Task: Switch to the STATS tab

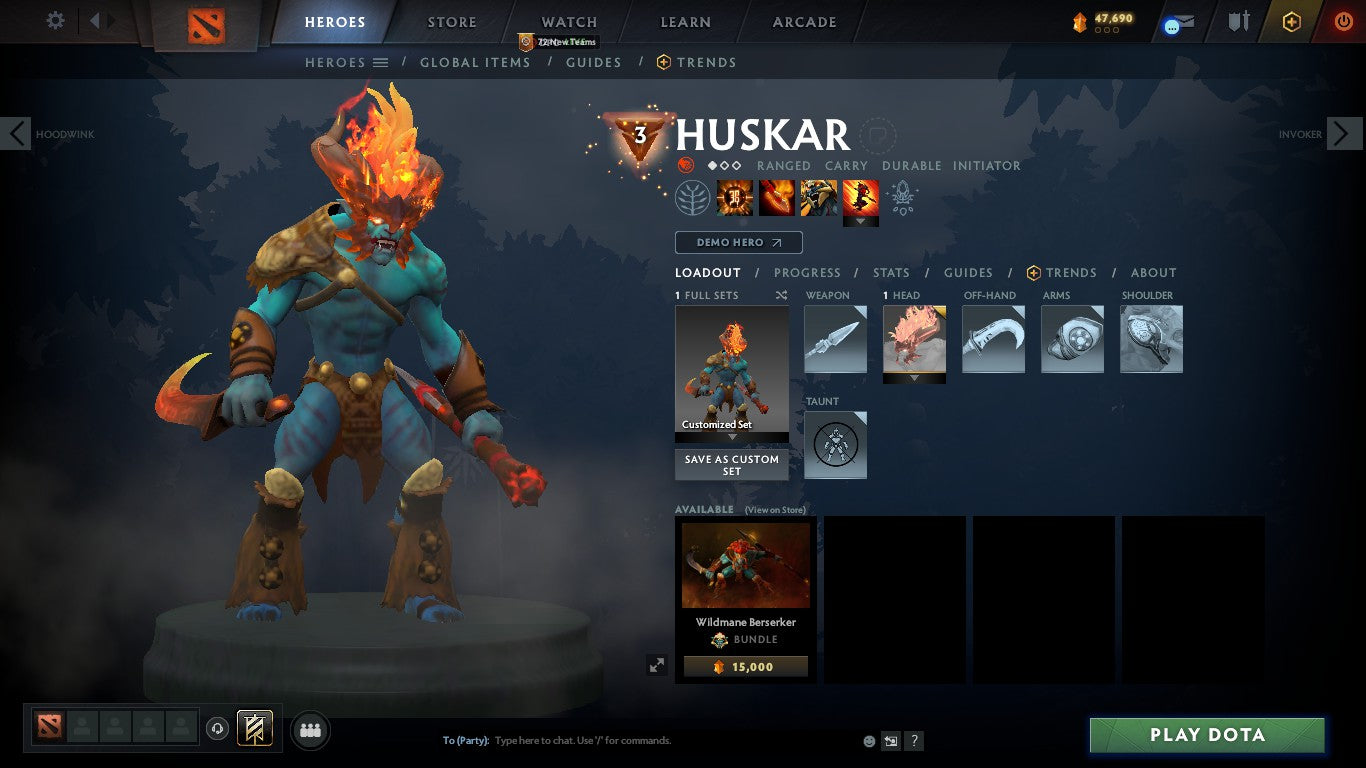Action: [890, 272]
